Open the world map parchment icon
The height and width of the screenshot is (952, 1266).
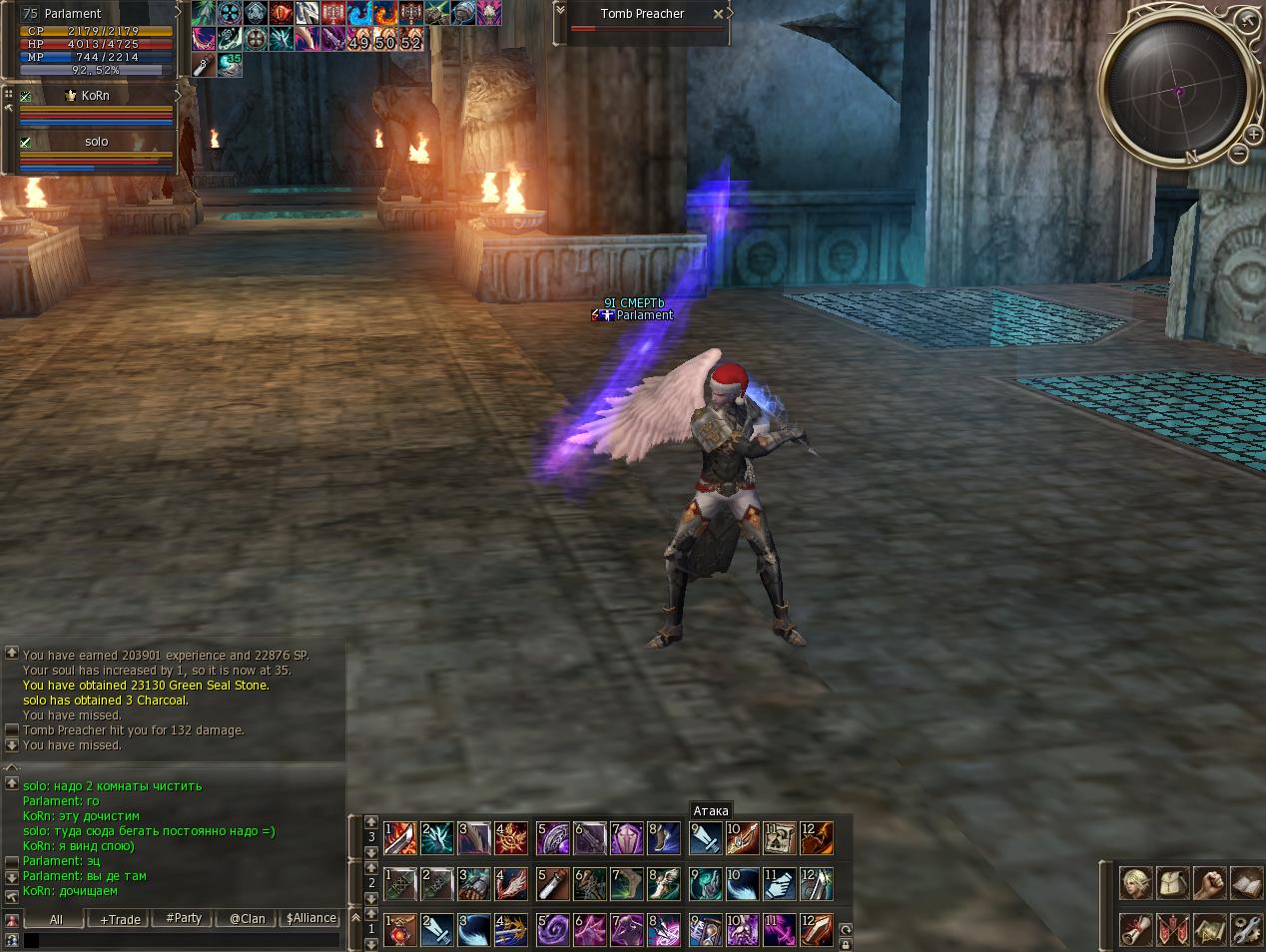pos(1209,929)
